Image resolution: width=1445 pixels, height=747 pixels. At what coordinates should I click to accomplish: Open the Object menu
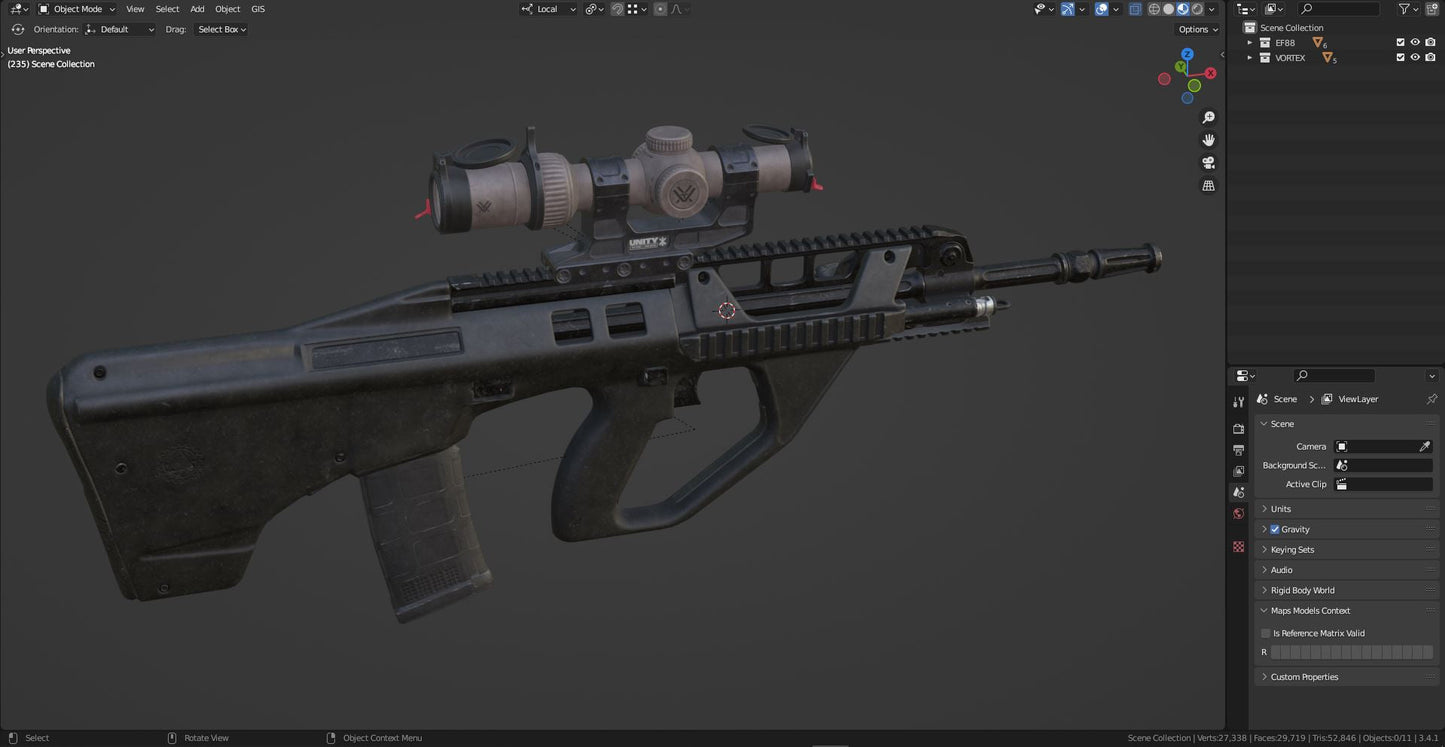(x=227, y=9)
